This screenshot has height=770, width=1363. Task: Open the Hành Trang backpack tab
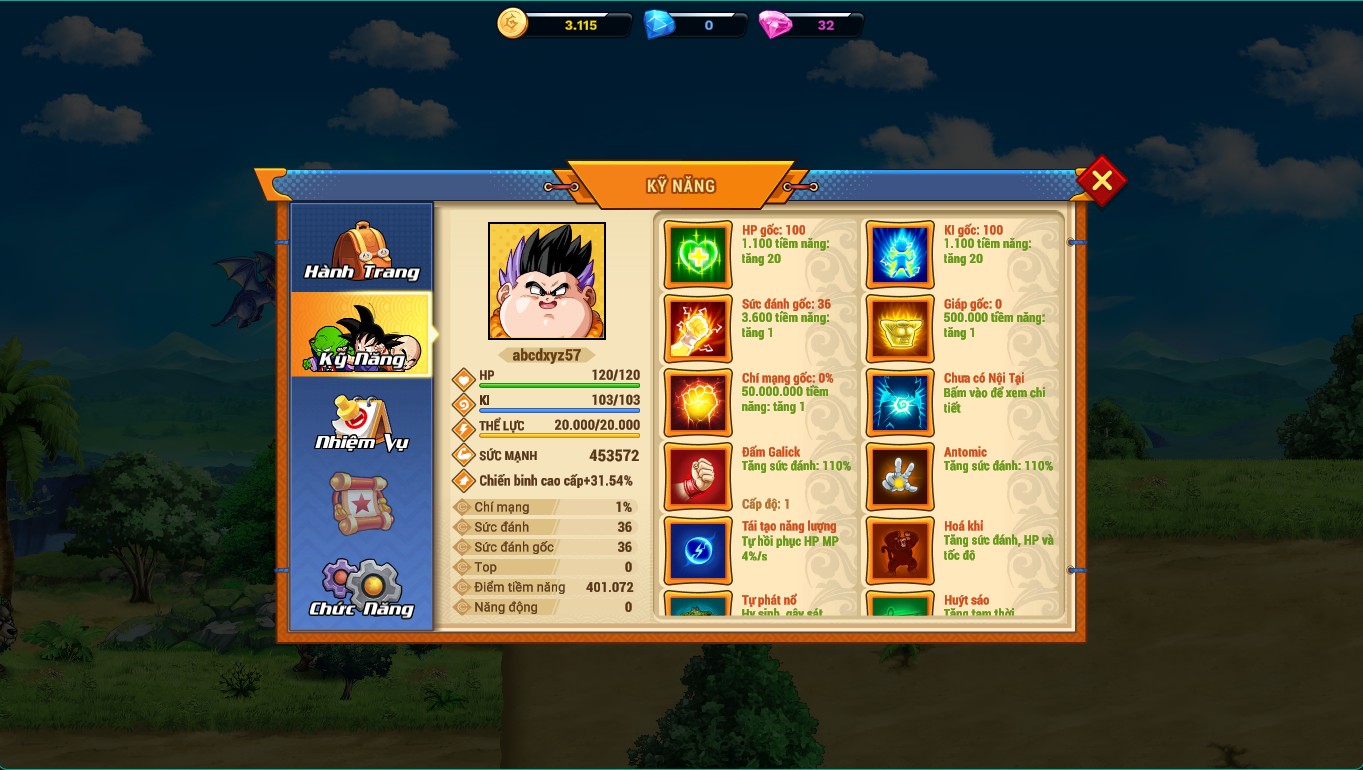(x=361, y=250)
